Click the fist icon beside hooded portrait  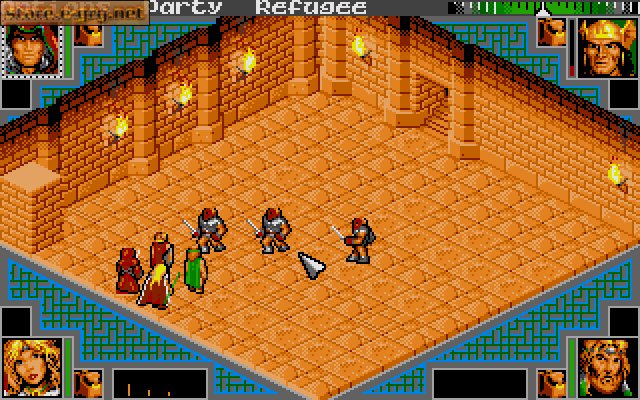90,33
